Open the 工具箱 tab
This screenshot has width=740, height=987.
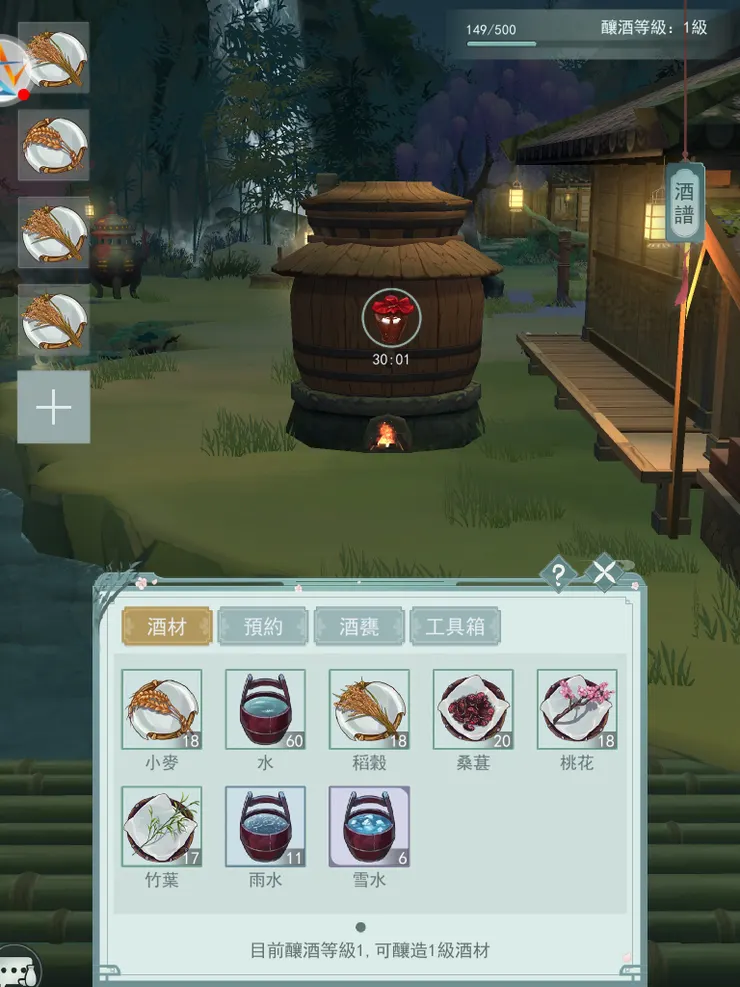(455, 627)
